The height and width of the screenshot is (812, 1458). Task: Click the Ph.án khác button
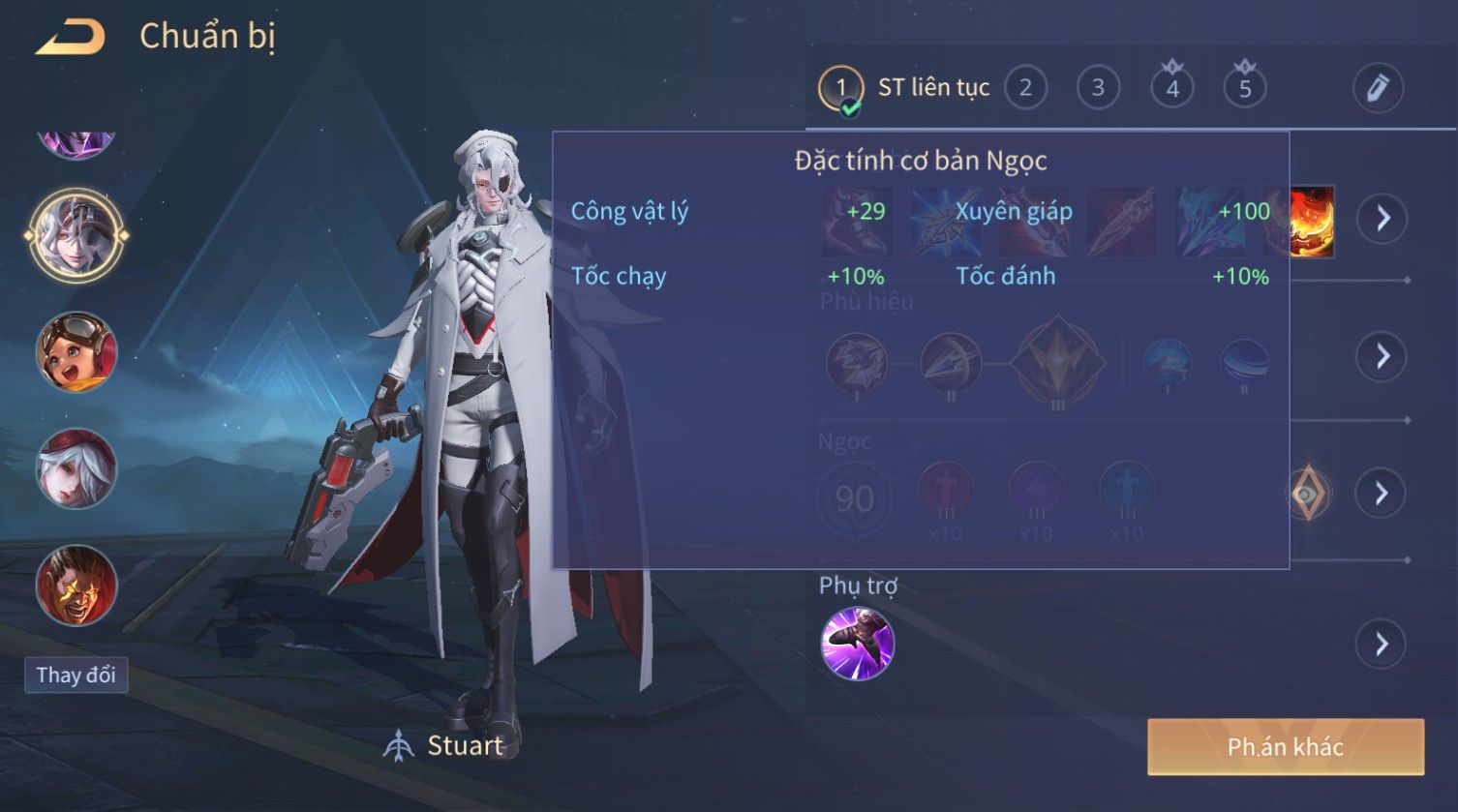(x=1285, y=746)
